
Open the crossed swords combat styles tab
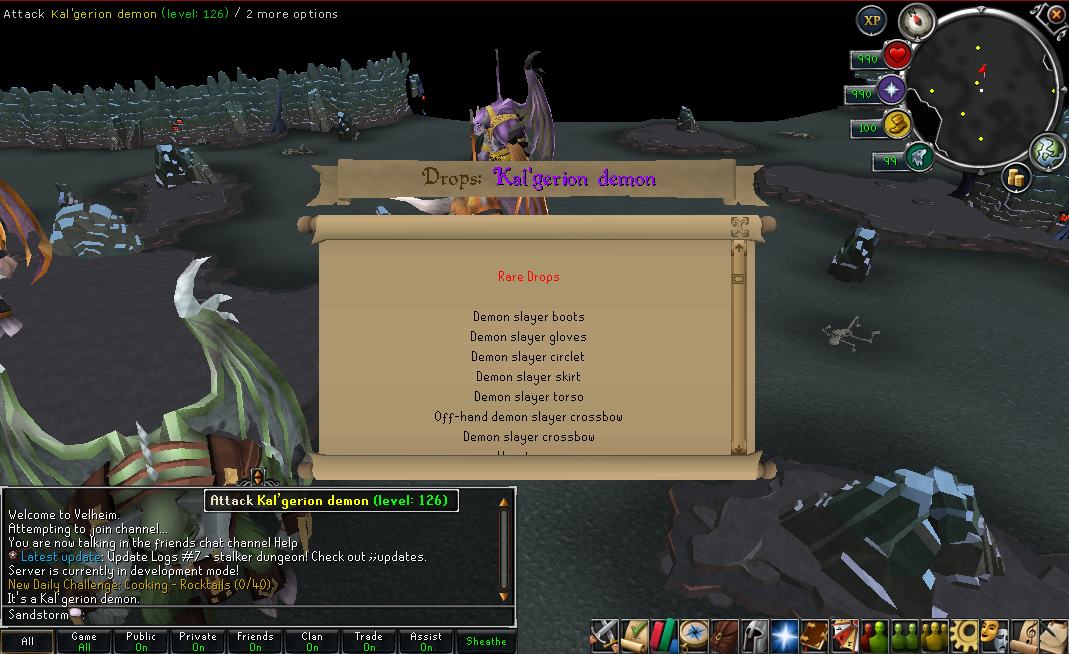(604, 633)
